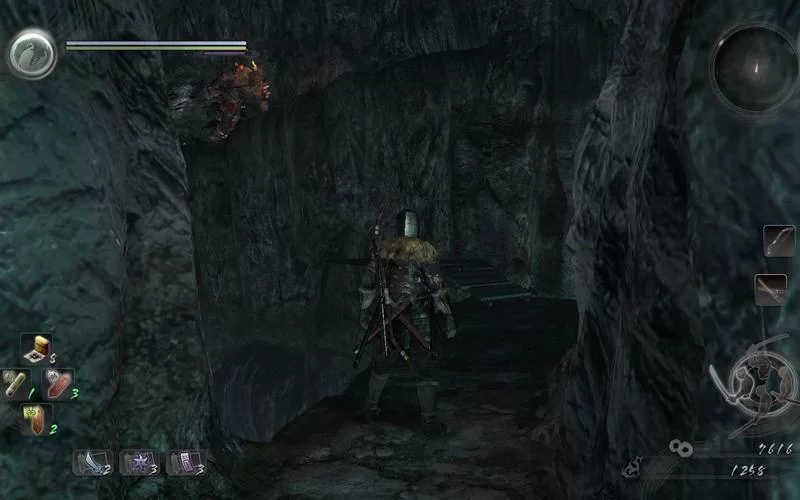Select the shuriken ninjutsu slot
The height and width of the screenshot is (500, 800).
(137, 461)
